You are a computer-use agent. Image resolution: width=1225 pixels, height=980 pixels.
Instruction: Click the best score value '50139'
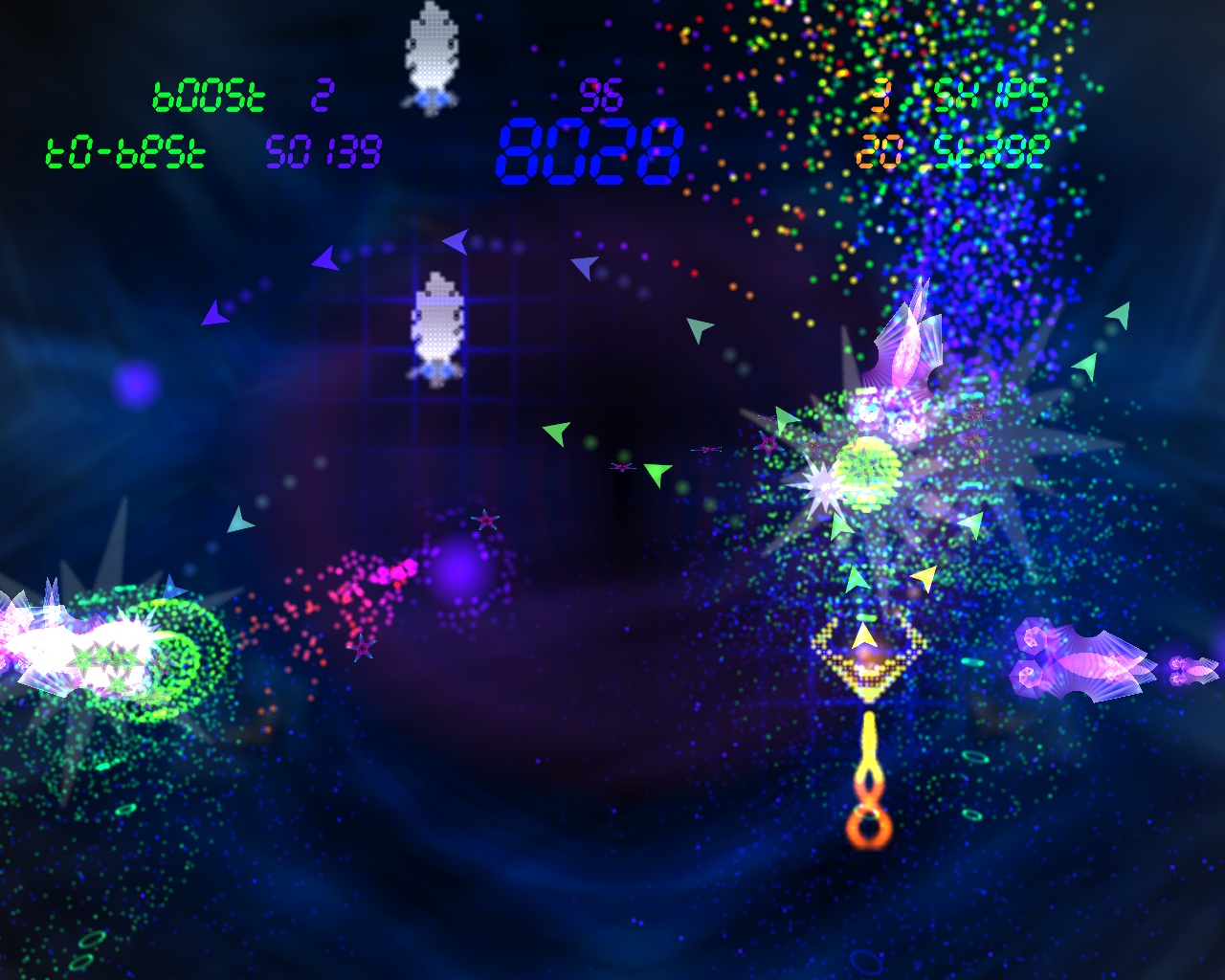tap(323, 150)
